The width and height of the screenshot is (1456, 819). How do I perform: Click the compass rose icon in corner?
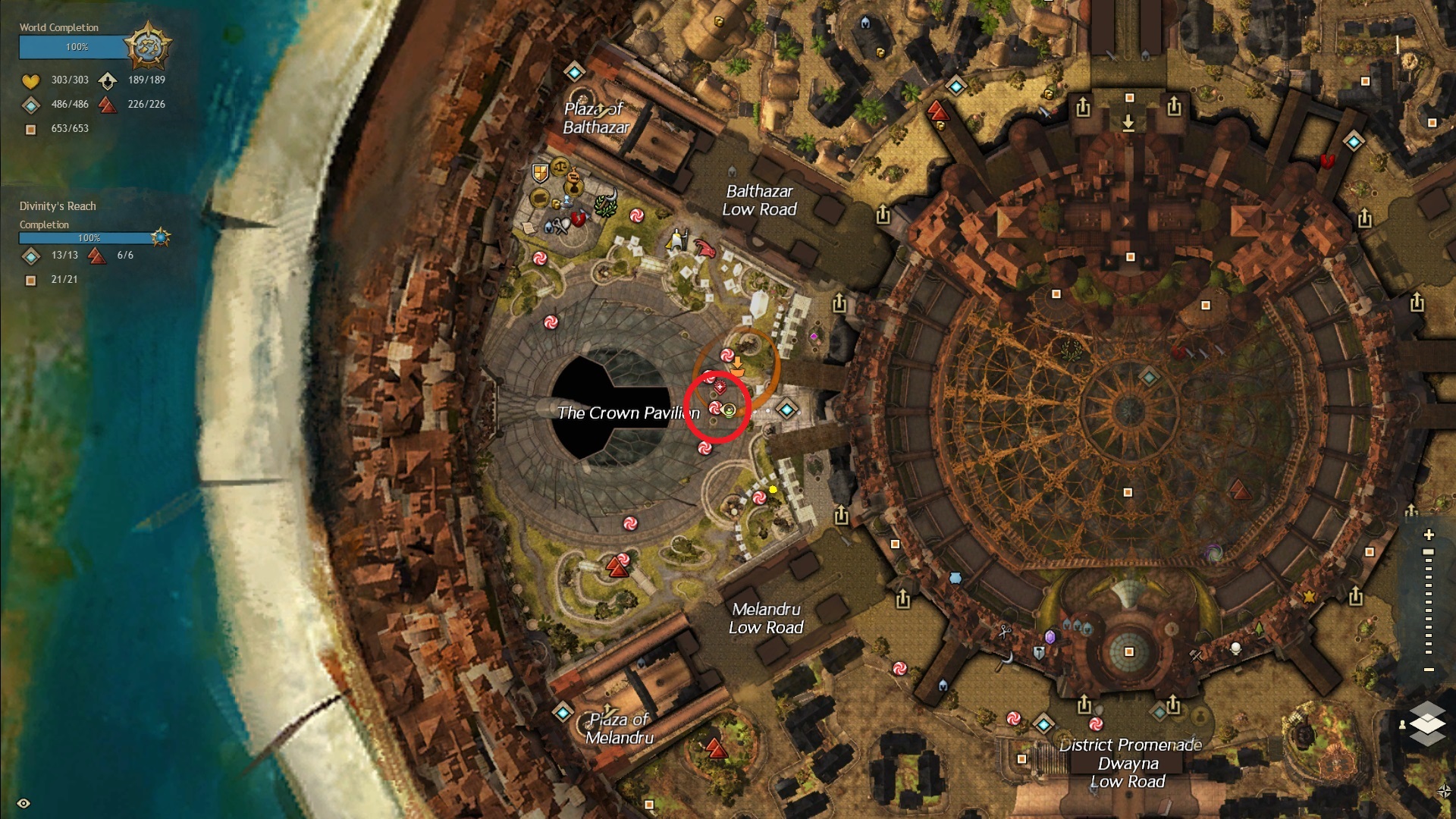pos(1444,792)
